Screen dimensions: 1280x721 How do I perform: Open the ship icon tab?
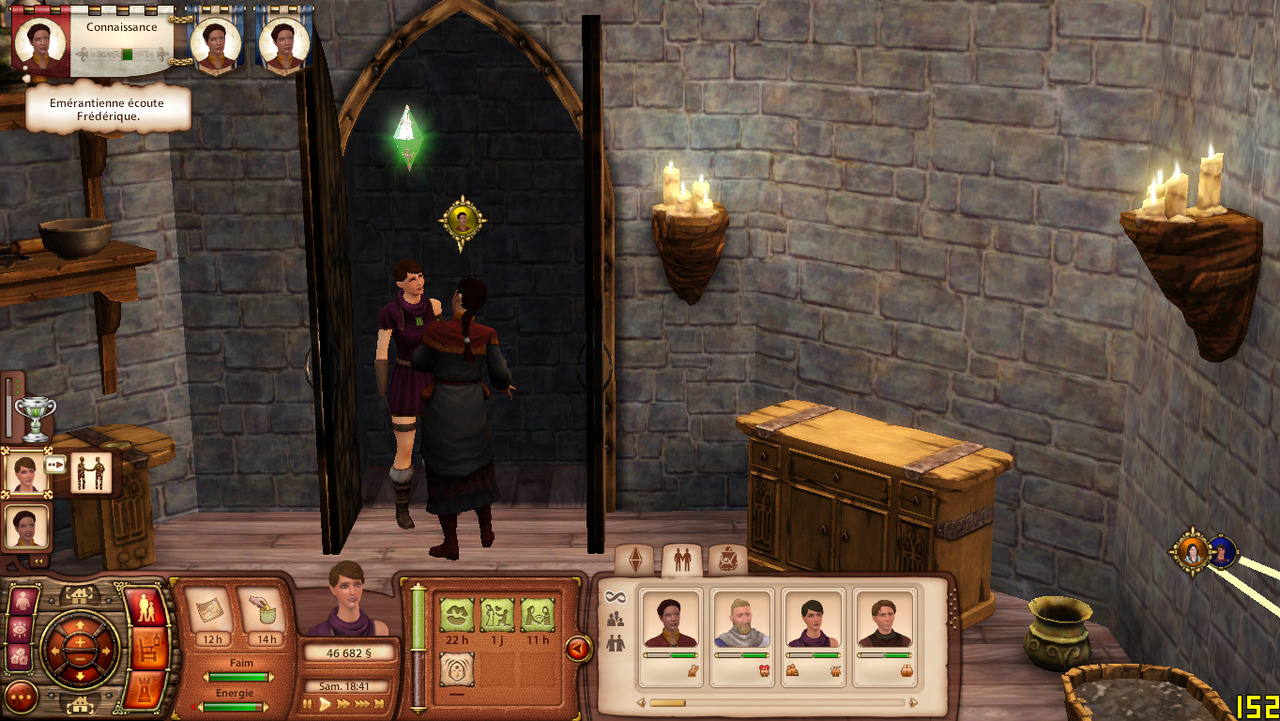click(727, 560)
